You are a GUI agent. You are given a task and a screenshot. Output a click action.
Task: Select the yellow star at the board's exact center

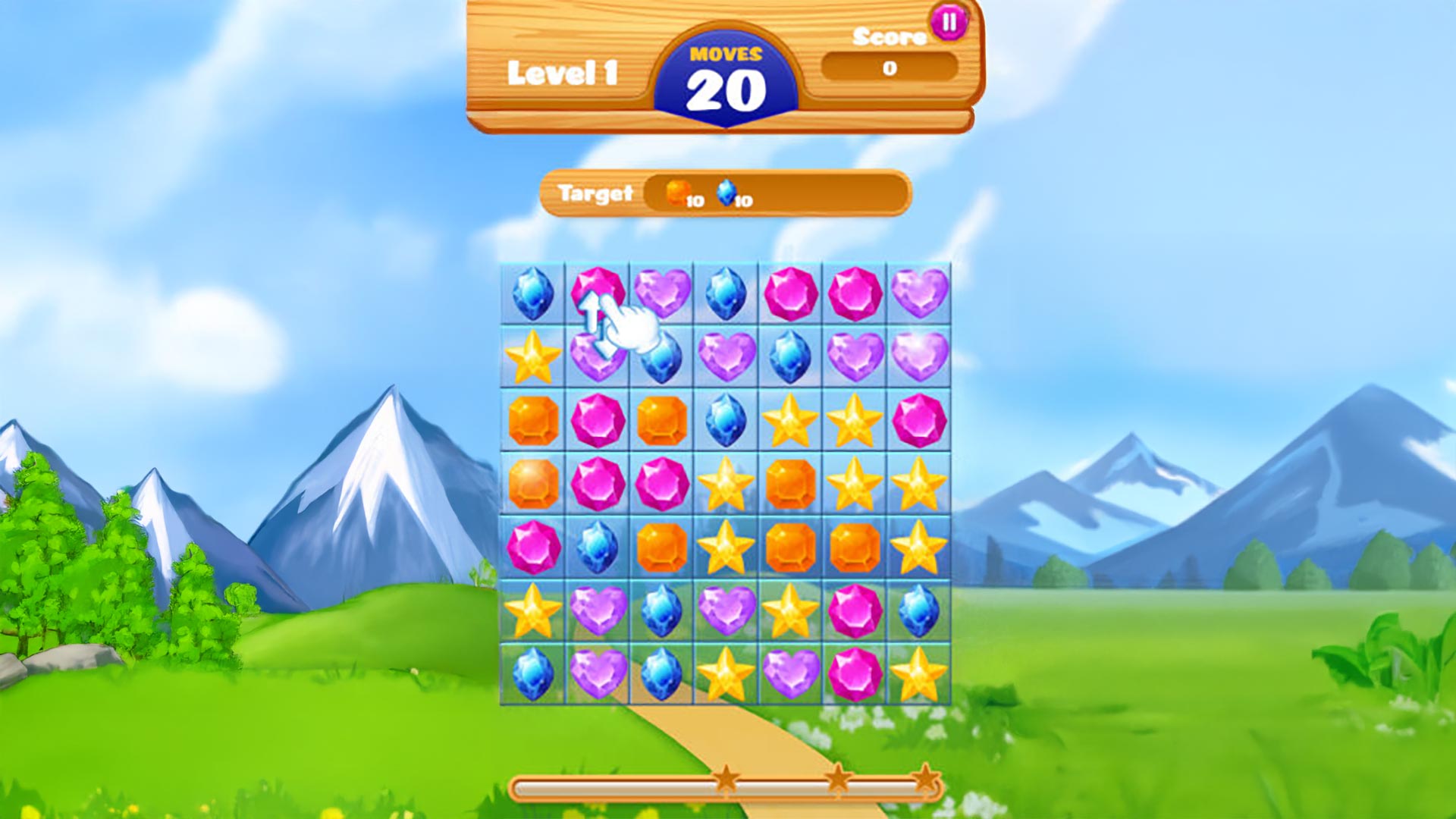[726, 484]
